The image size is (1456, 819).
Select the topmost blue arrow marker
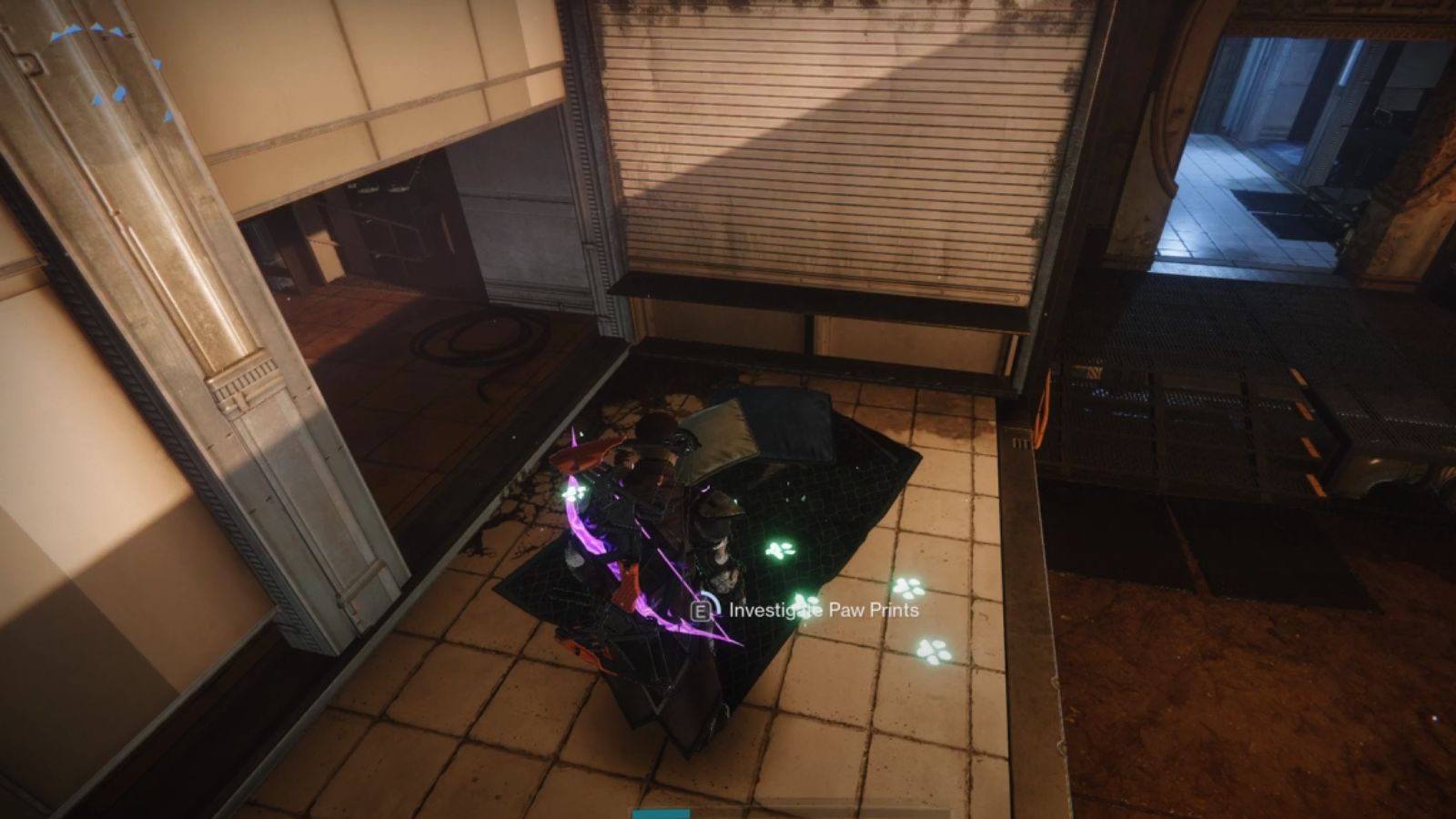pos(96,26)
